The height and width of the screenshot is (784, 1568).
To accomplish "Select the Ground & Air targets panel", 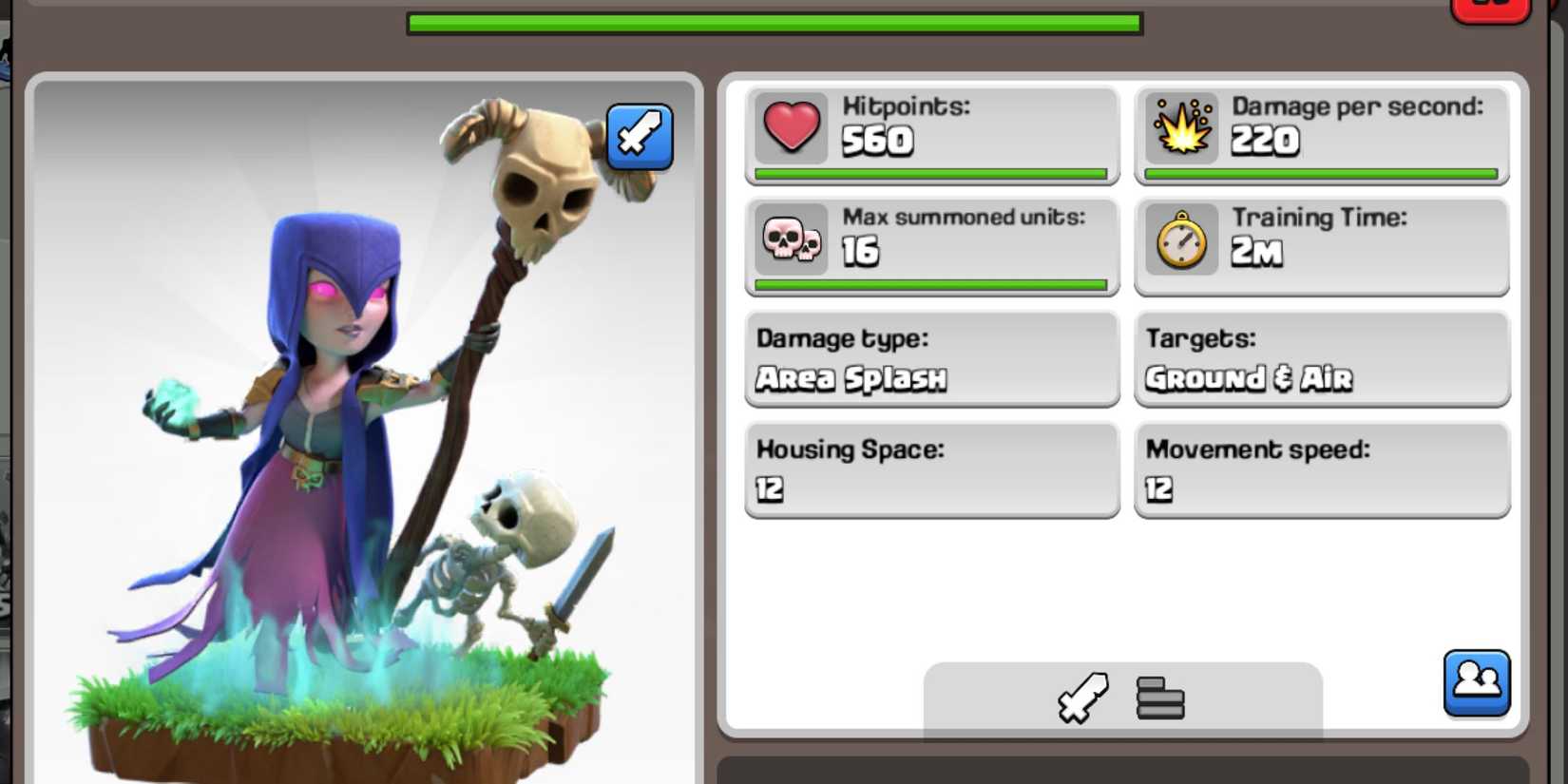I will click(1321, 359).
